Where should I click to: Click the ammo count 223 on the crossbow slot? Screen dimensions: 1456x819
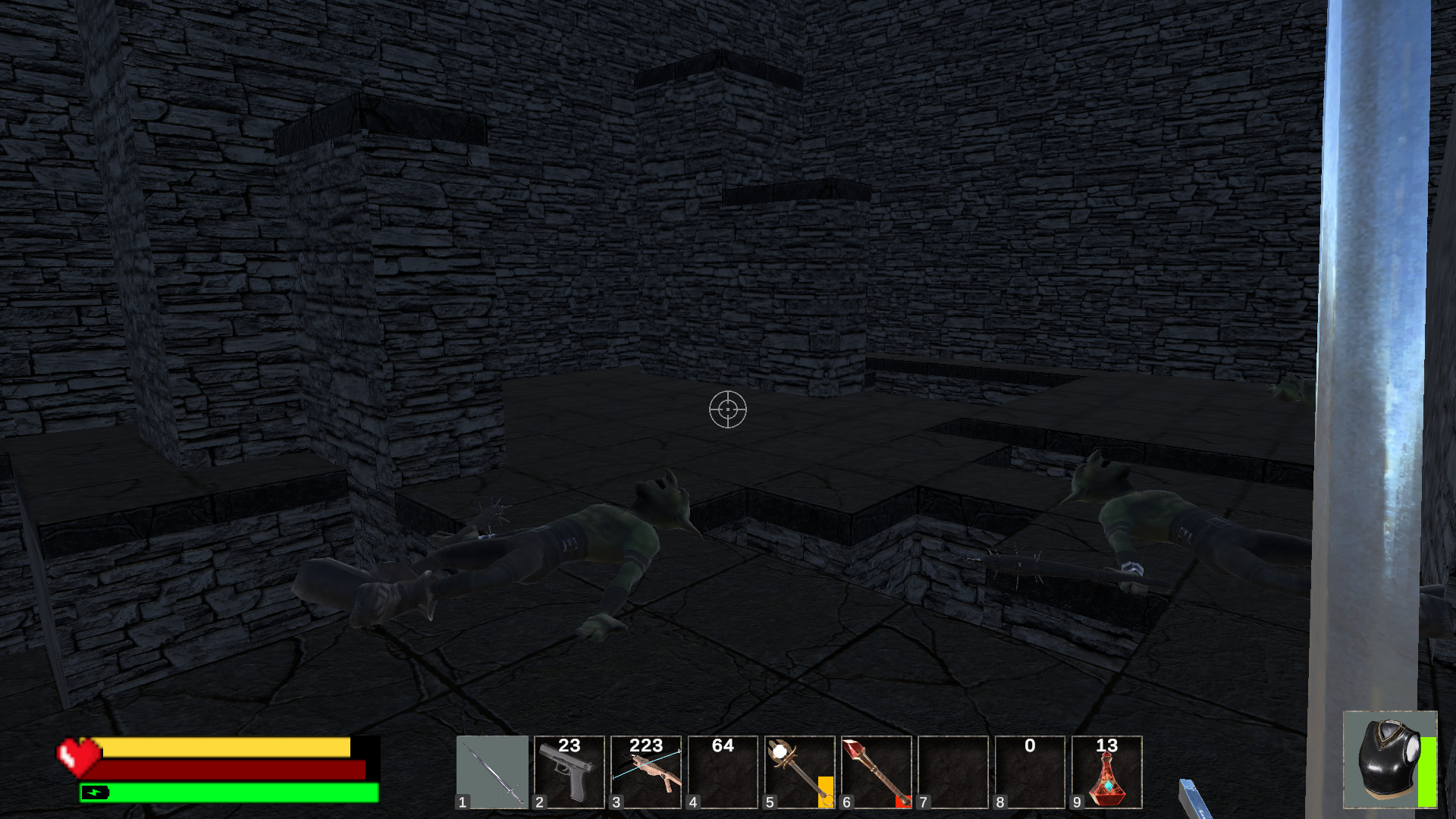646,747
